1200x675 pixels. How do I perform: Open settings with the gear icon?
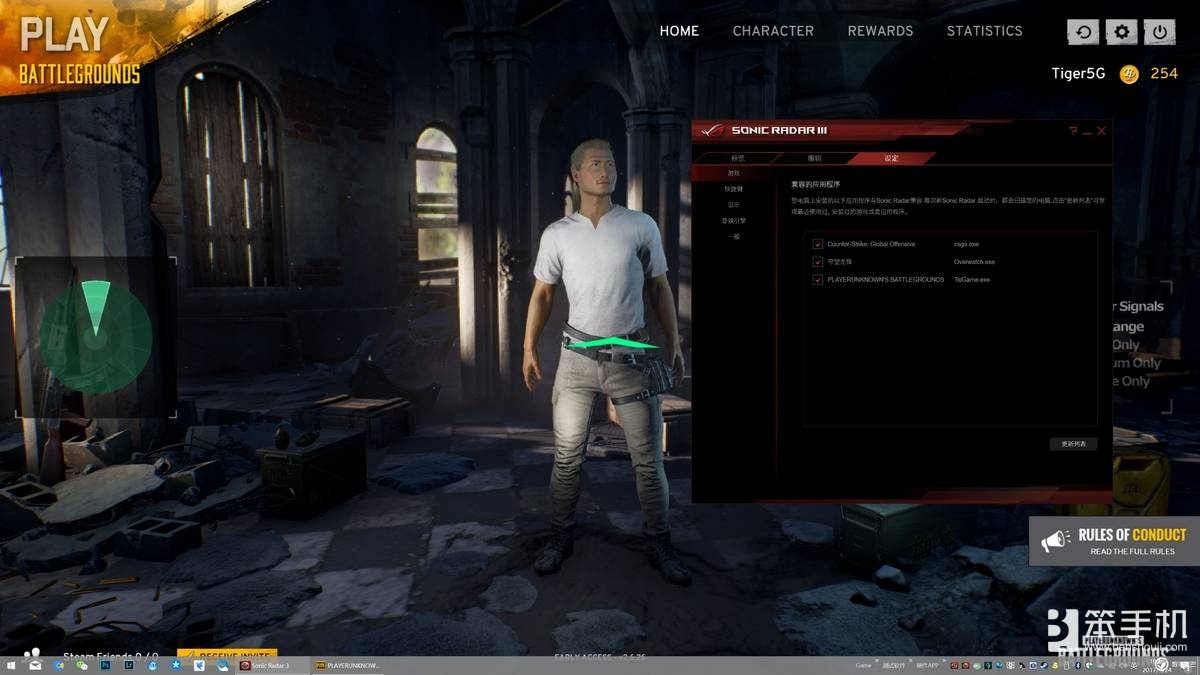[x=1122, y=32]
